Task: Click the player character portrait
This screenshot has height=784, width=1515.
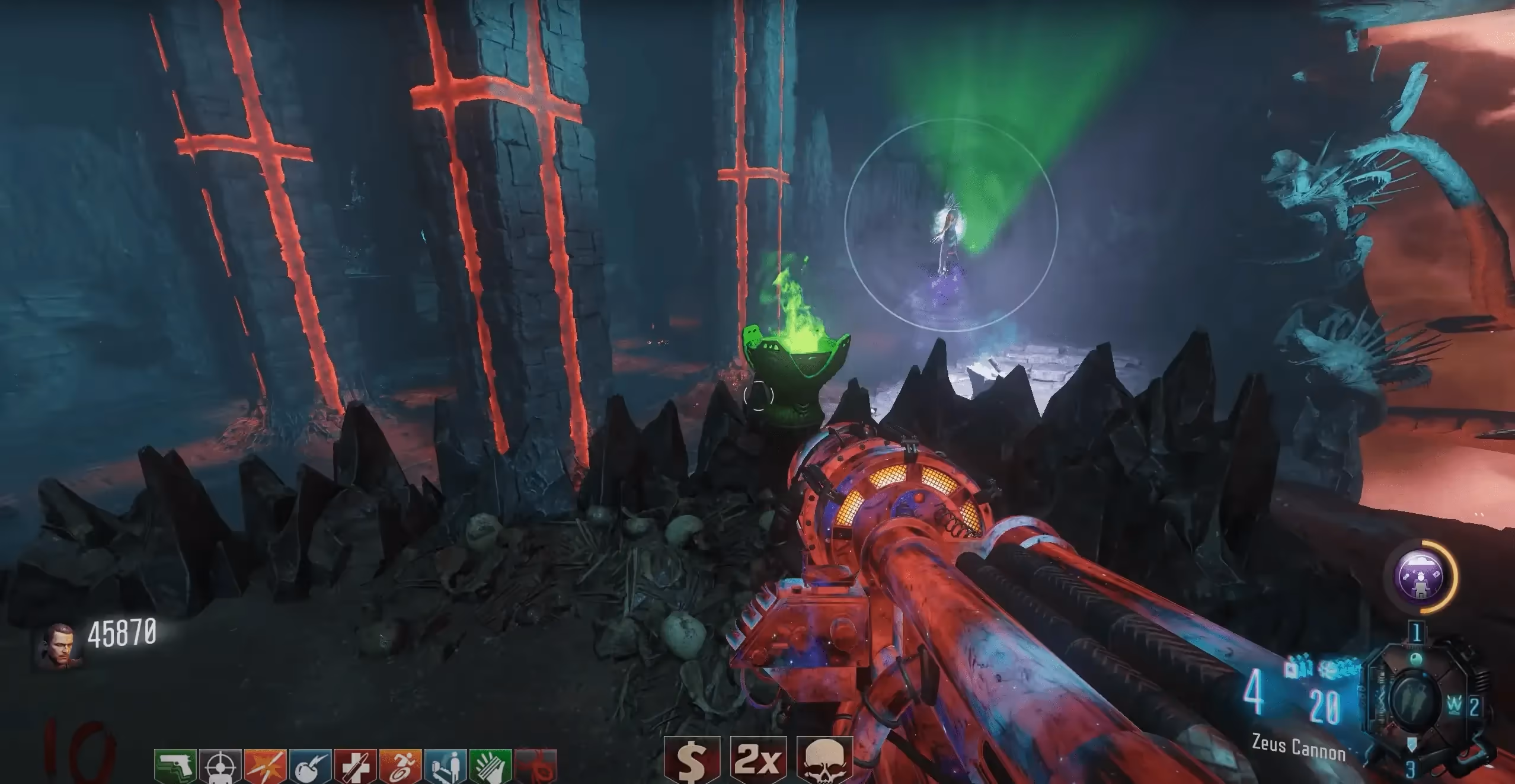Action: click(x=59, y=645)
